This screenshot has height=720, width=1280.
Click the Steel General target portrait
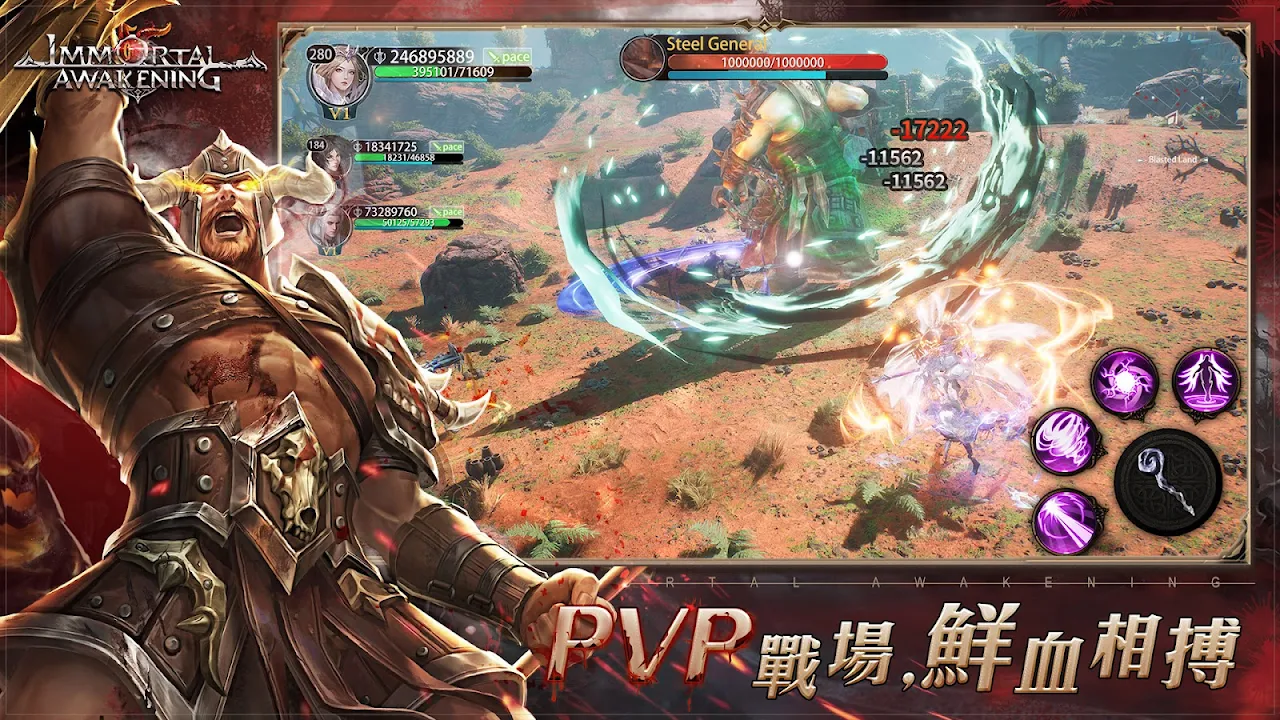tap(642, 59)
